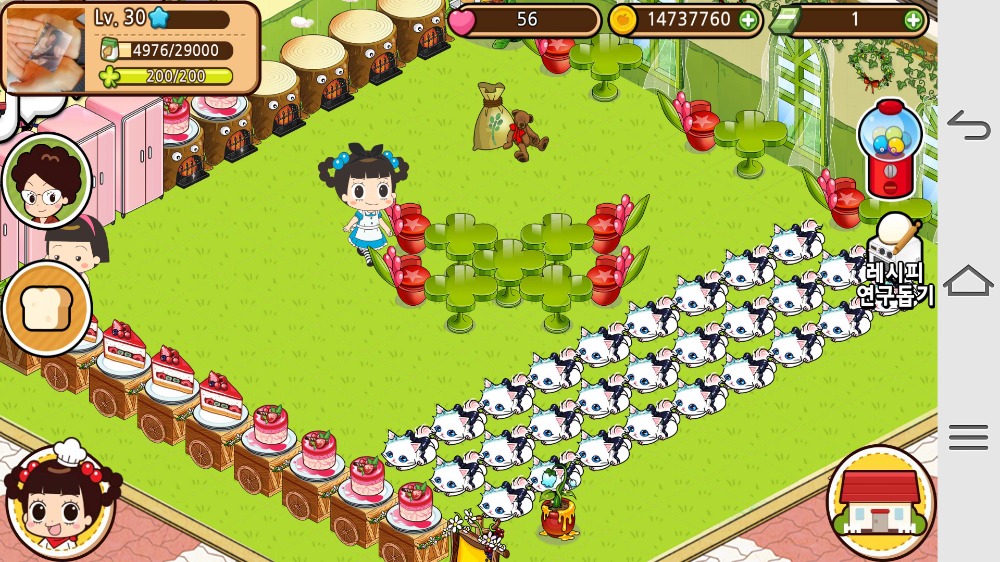1000x562 pixels.
Task: Tap the Android back arrow
Action: click(968, 125)
